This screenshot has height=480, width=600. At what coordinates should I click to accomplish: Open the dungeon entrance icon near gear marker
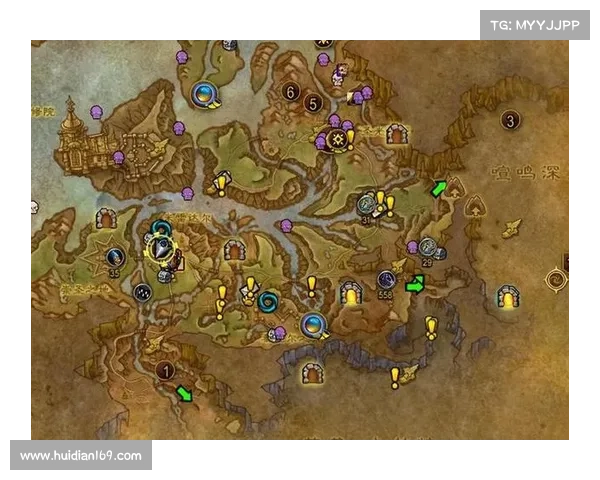click(x=397, y=133)
